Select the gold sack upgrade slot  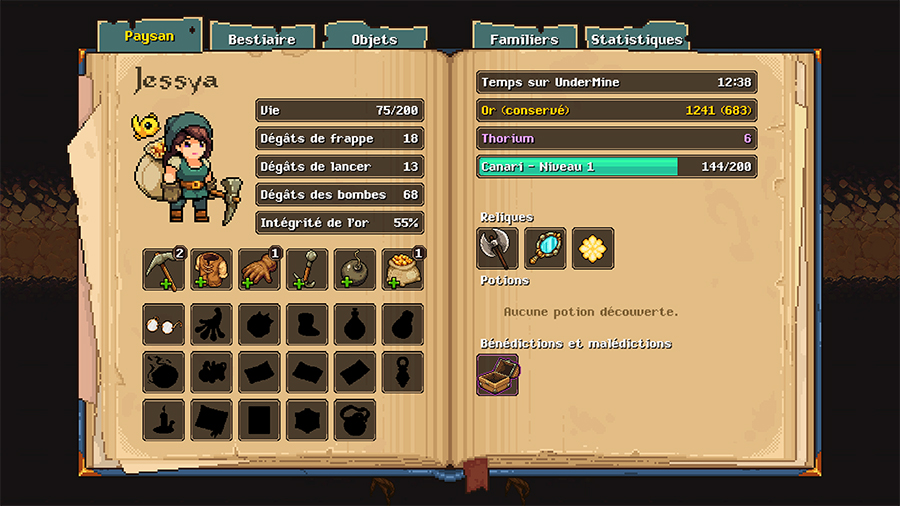coord(402,270)
